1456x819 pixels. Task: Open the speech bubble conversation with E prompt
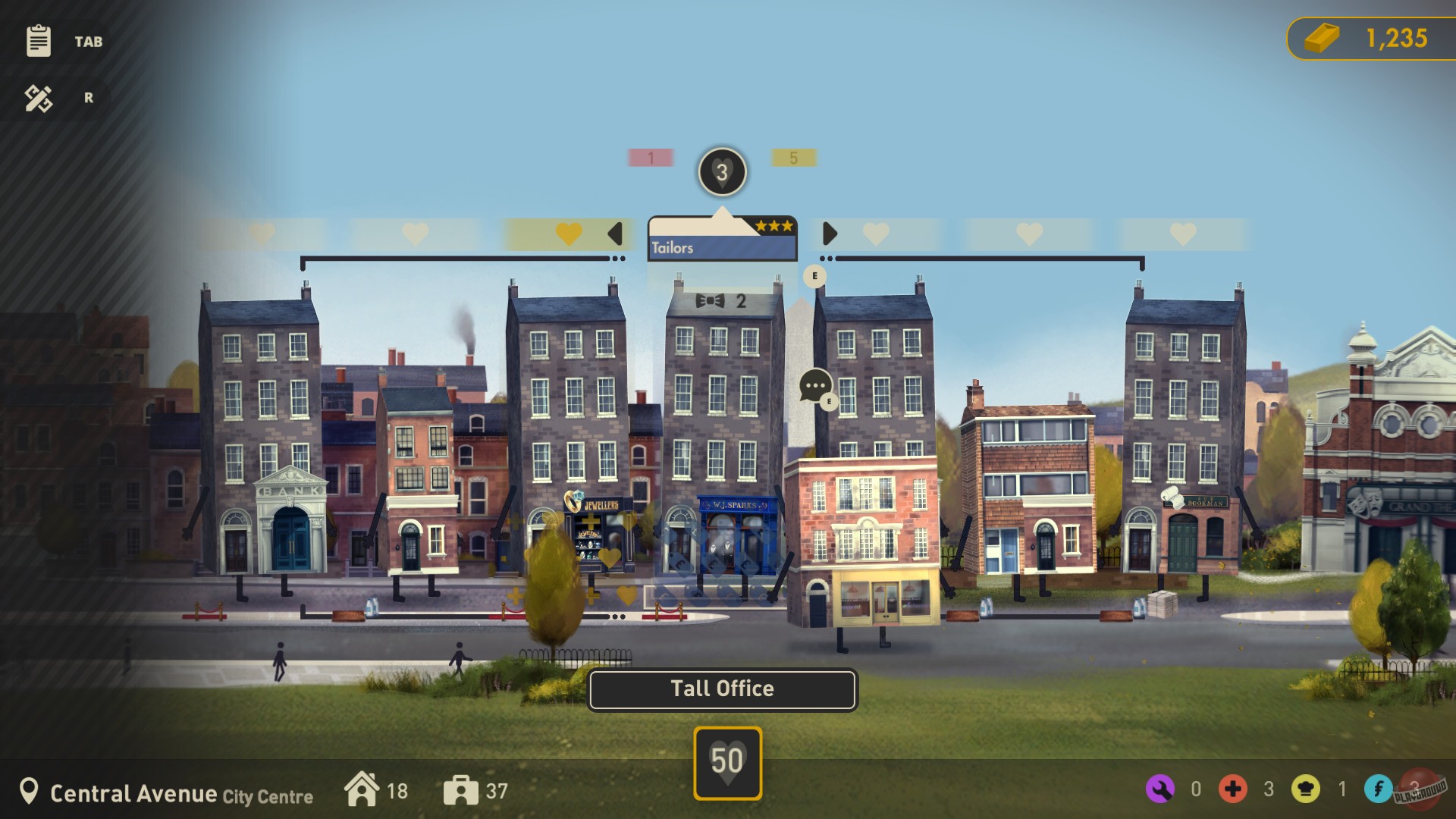pos(816,383)
